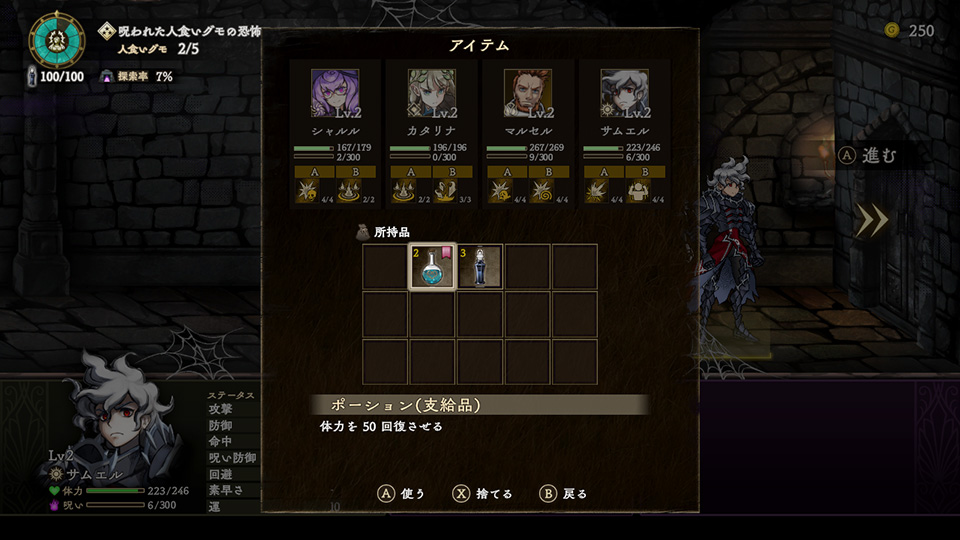This screenshot has width=960, height=540.
Task: Choose サムエル's portrait in party row
Action: pyautogui.click(x=624, y=94)
